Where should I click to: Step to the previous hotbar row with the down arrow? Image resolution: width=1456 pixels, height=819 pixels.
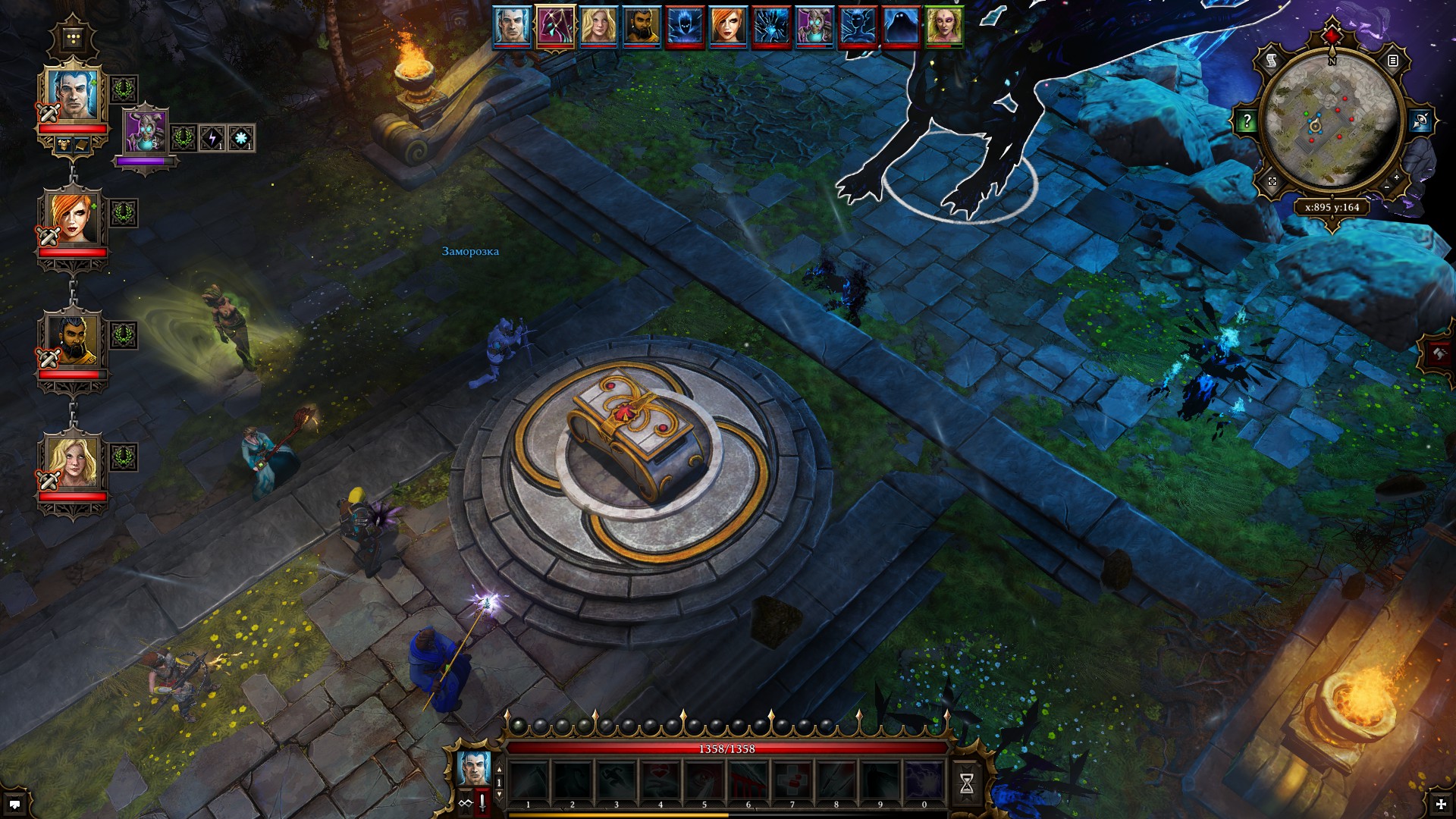tap(500, 794)
